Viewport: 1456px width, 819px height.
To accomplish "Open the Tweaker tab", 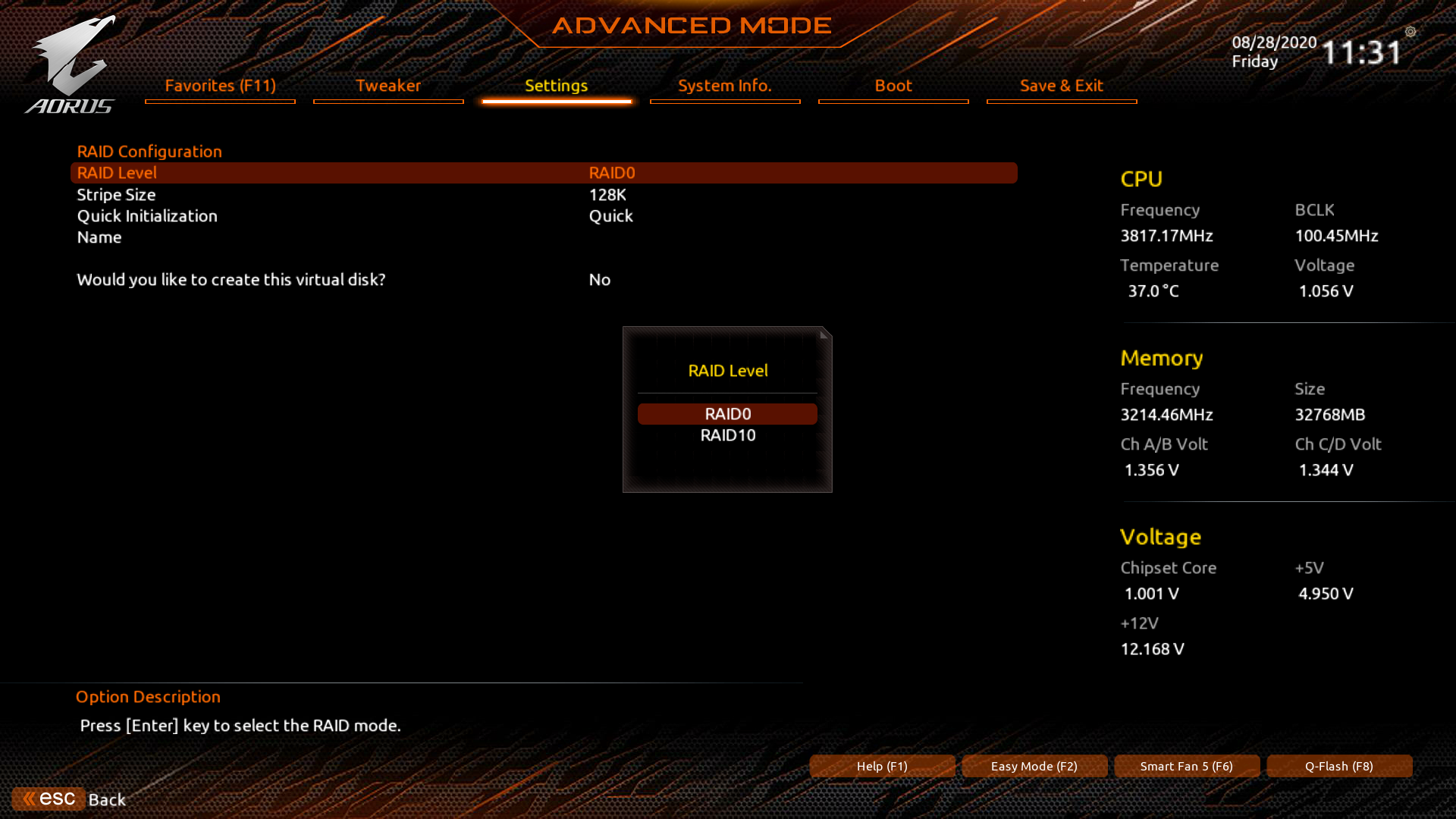I will [x=388, y=86].
